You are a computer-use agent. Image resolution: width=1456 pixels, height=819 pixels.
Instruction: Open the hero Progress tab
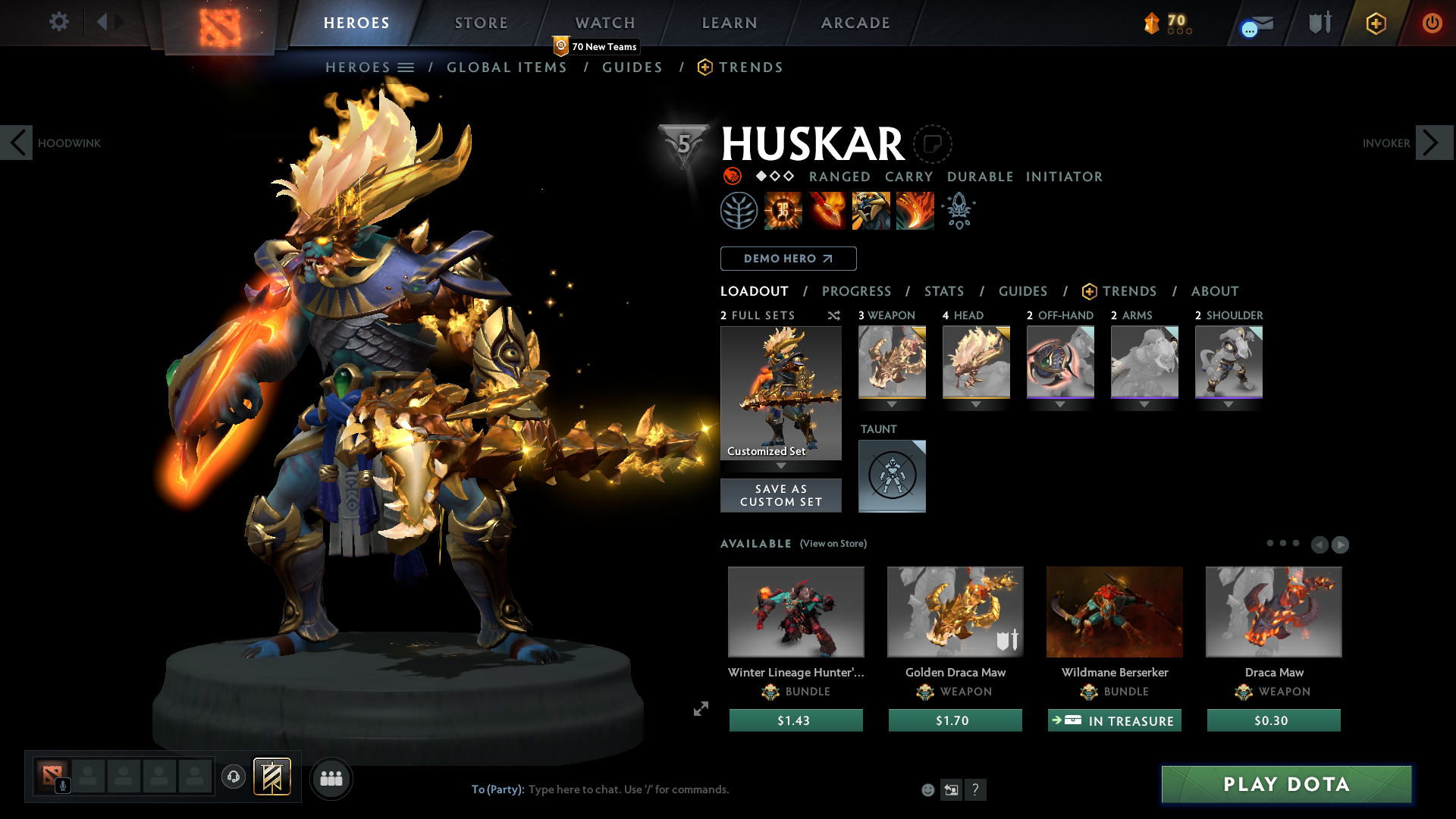point(856,291)
